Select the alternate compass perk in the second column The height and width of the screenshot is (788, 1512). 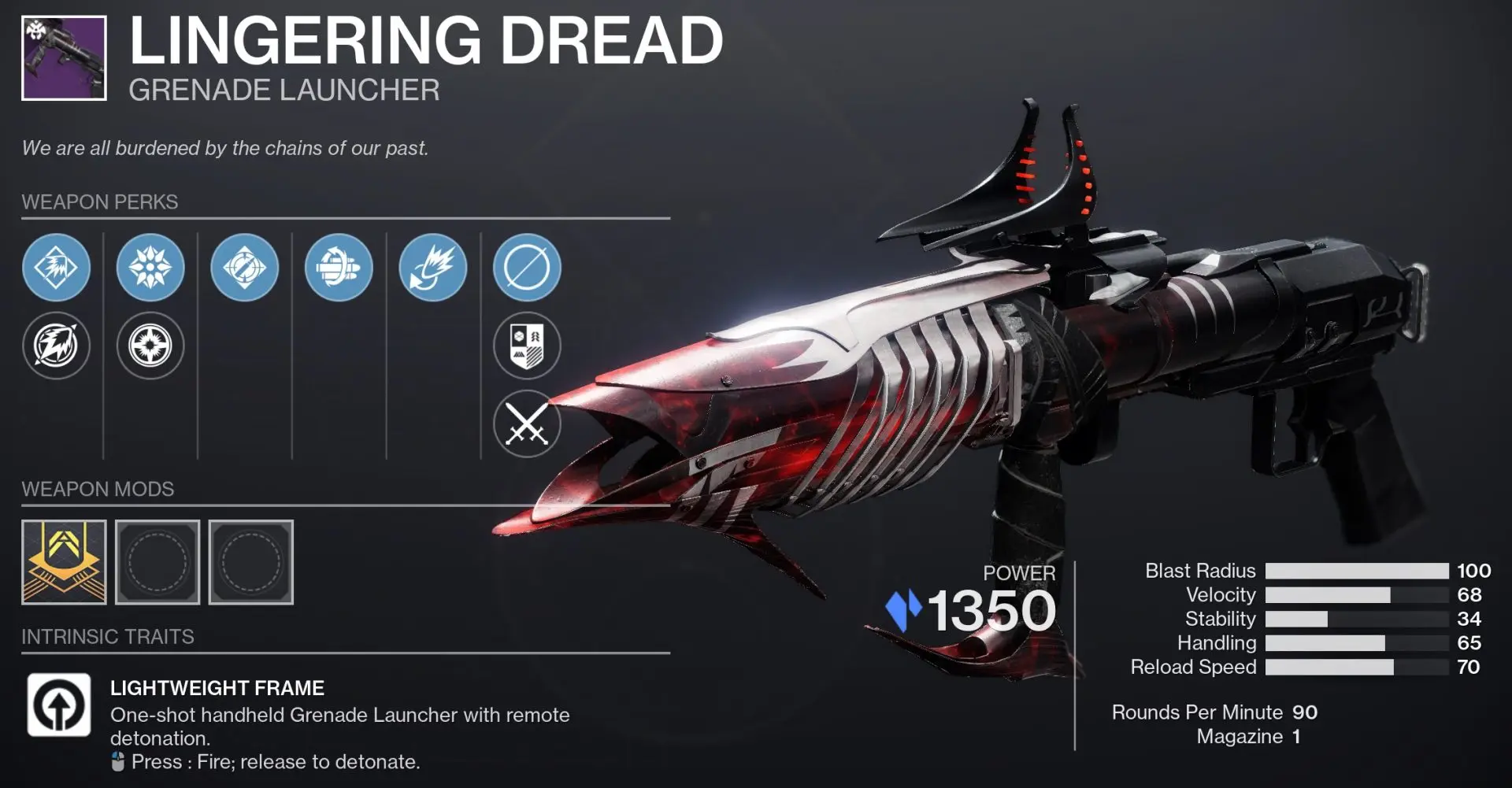(151, 346)
